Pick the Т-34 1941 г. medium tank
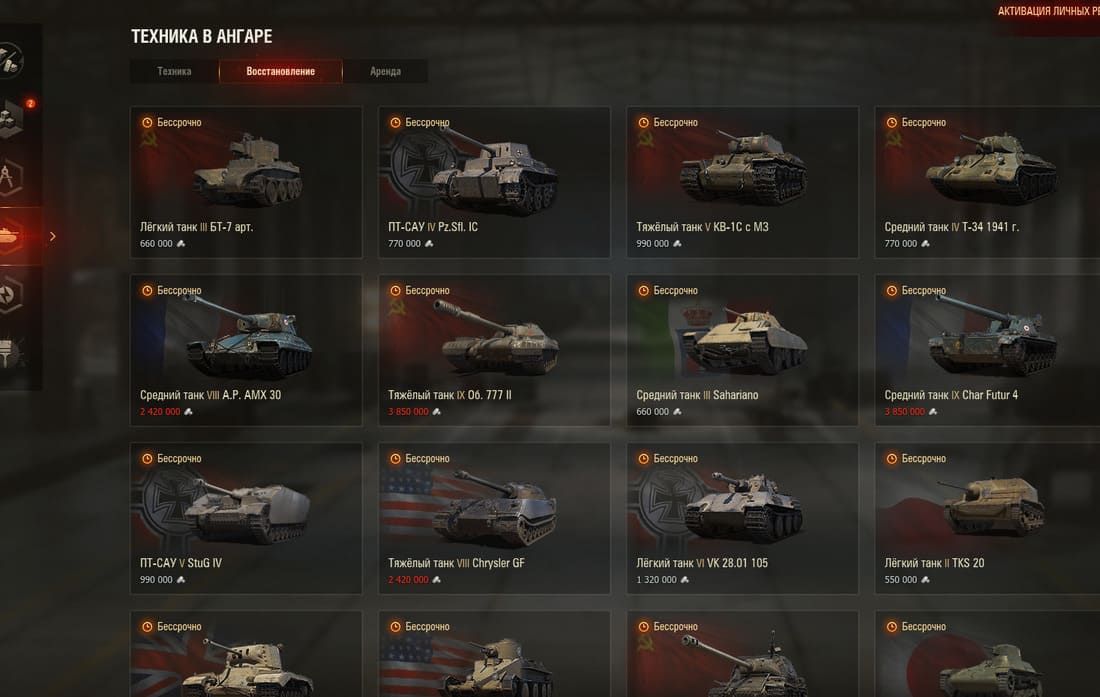This screenshot has width=1100, height=697. pyautogui.click(x=988, y=182)
